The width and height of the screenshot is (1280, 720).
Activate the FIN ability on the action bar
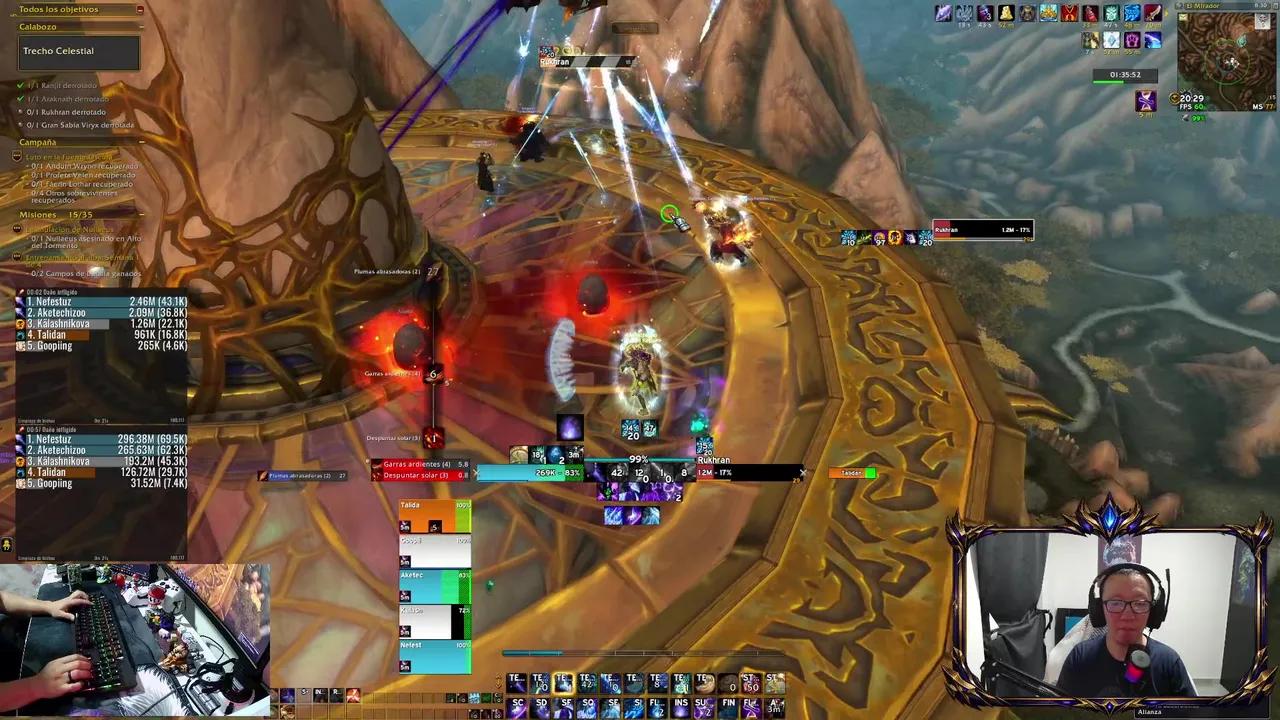(731, 704)
